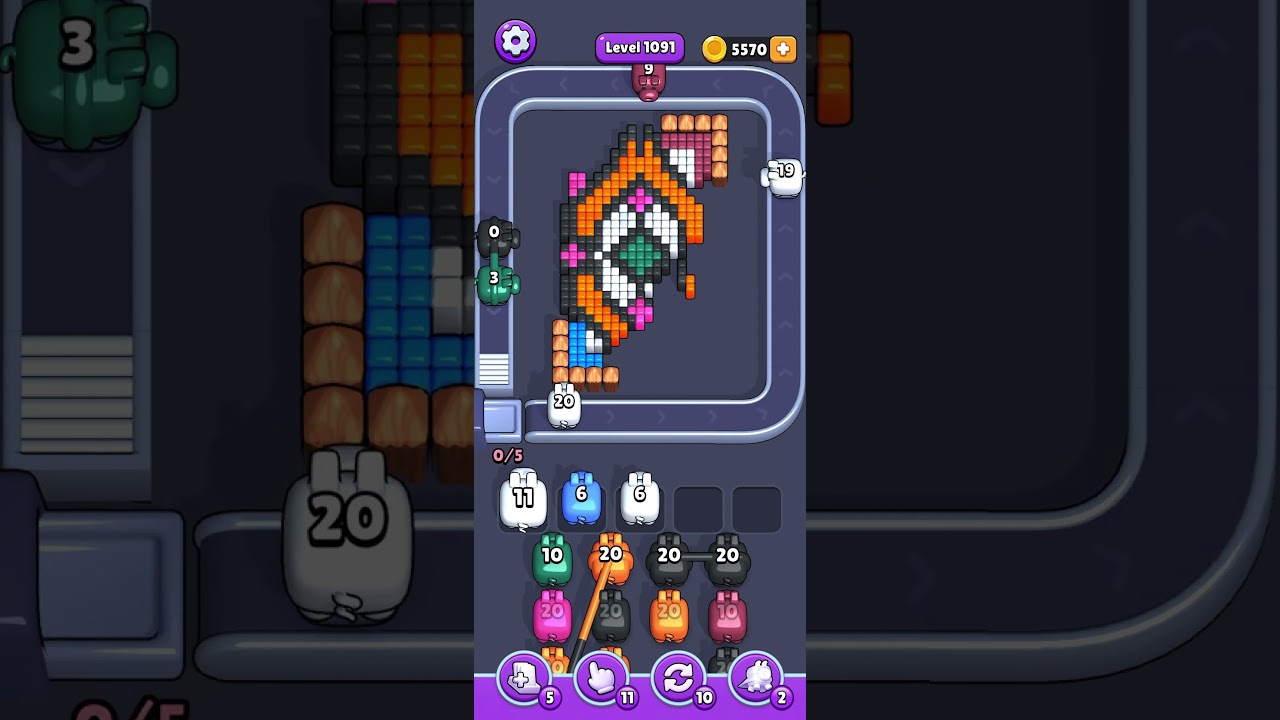The width and height of the screenshot is (1280, 720).
Task: Use the shuffle arrows booster
Action: [678, 679]
